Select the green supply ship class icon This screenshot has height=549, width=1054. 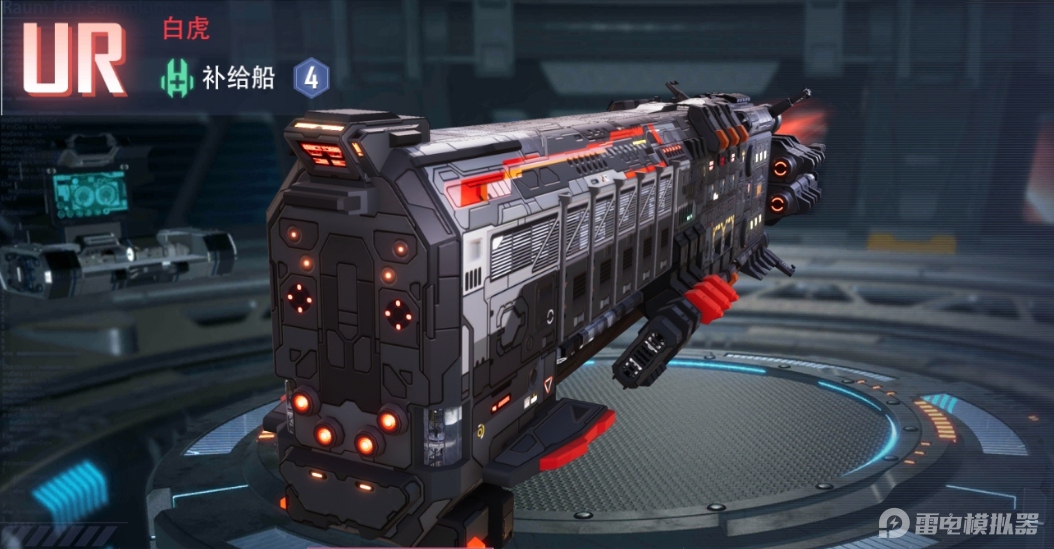click(178, 79)
